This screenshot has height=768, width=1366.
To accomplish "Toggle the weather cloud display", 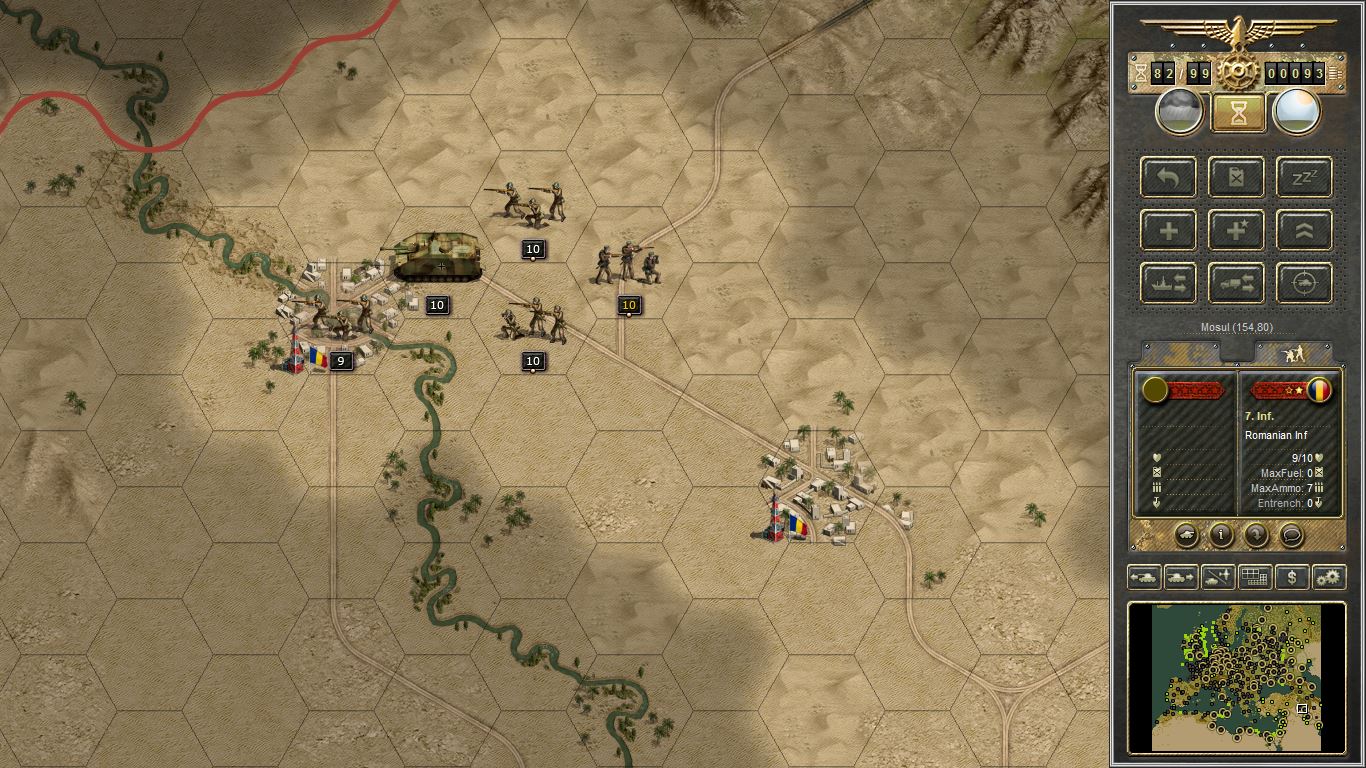I will click(x=1178, y=111).
